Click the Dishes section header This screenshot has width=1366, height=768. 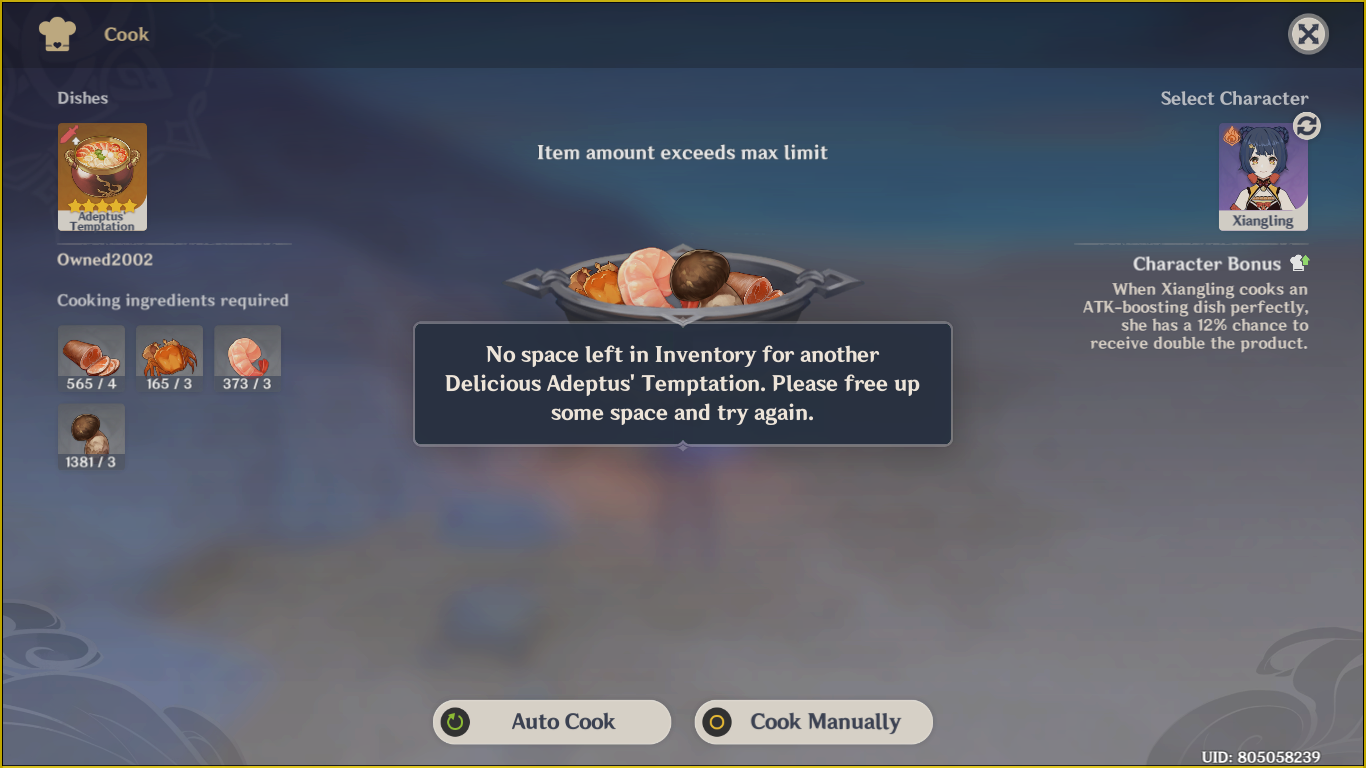[82, 98]
